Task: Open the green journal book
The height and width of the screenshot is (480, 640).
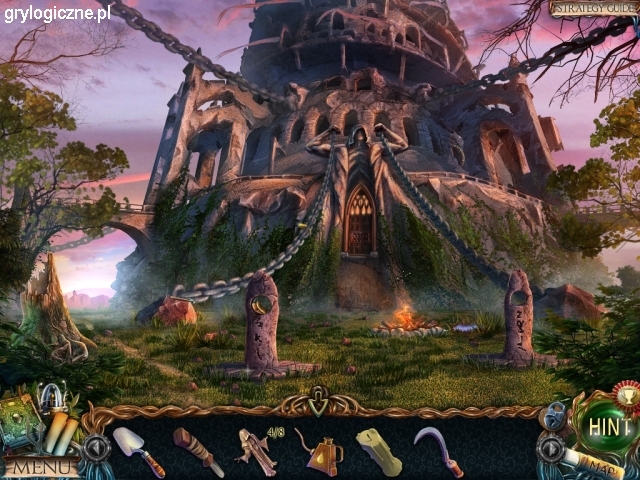Action: pos(22,419)
